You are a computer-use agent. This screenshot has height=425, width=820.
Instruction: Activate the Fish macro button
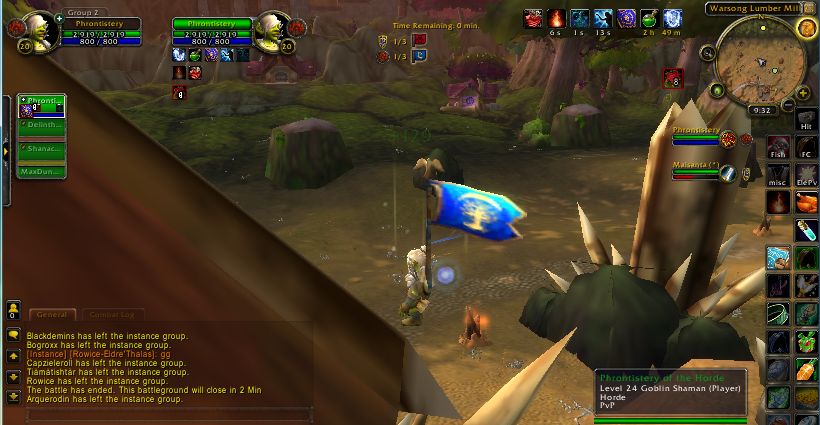coord(778,148)
